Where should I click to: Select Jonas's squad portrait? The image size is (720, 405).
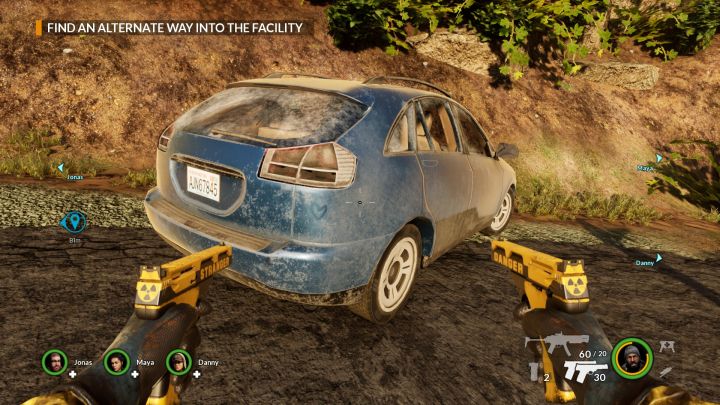(55, 360)
